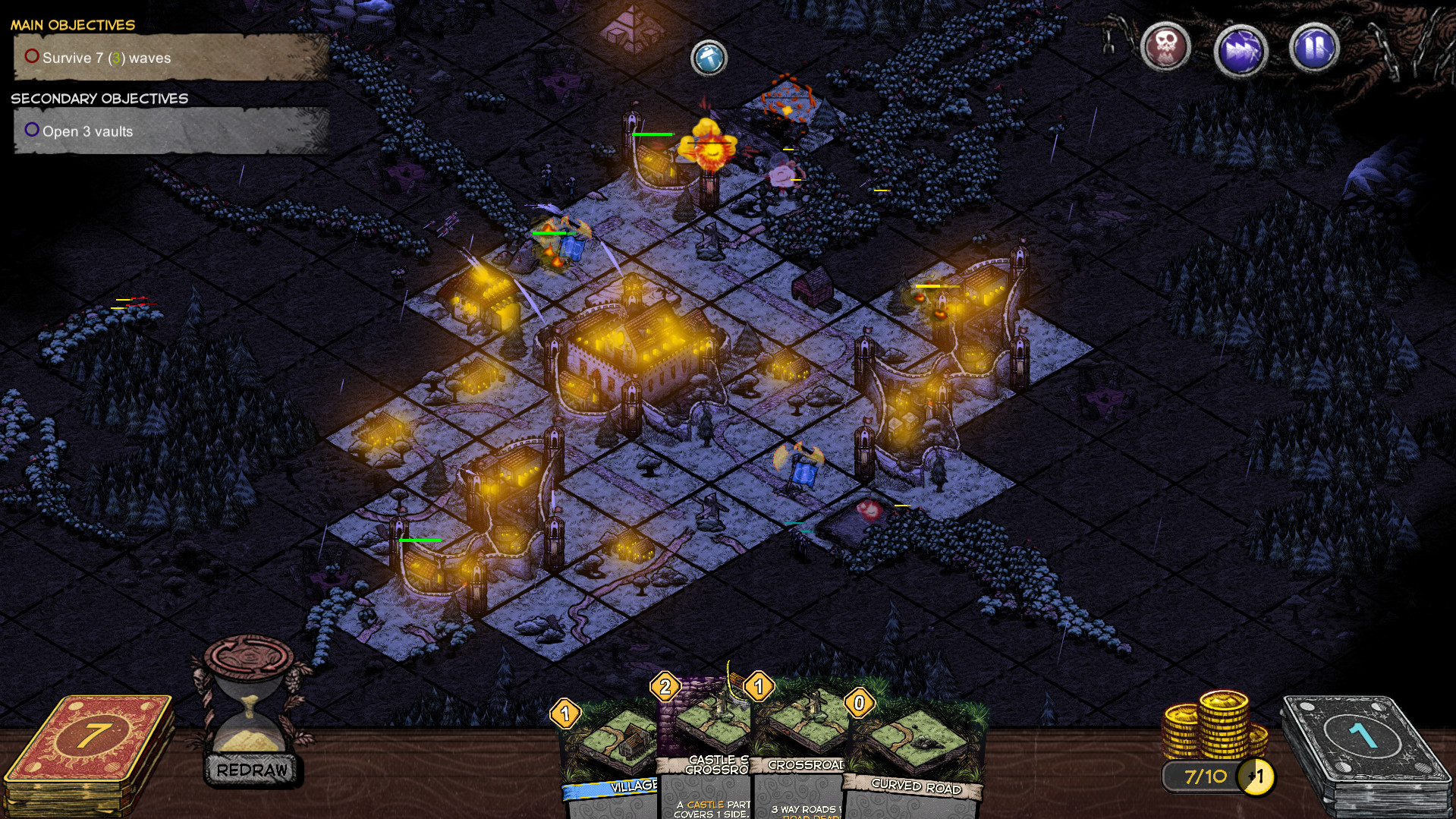Viewport: 1456px width, 819px height.
Task: Collapse the Secondary Objectives panel
Action: [x=99, y=98]
